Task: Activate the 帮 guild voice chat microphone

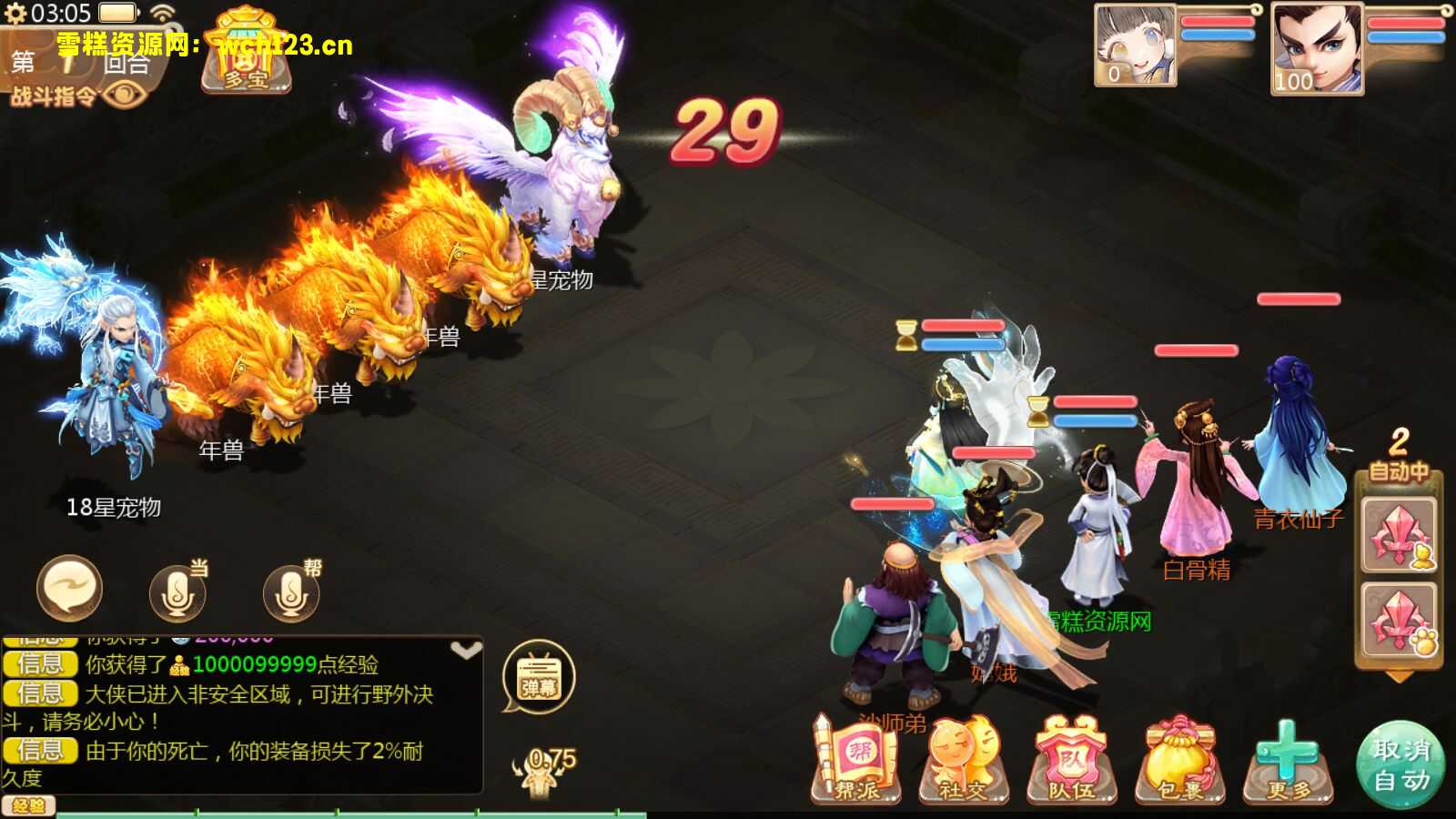Action: (292, 591)
